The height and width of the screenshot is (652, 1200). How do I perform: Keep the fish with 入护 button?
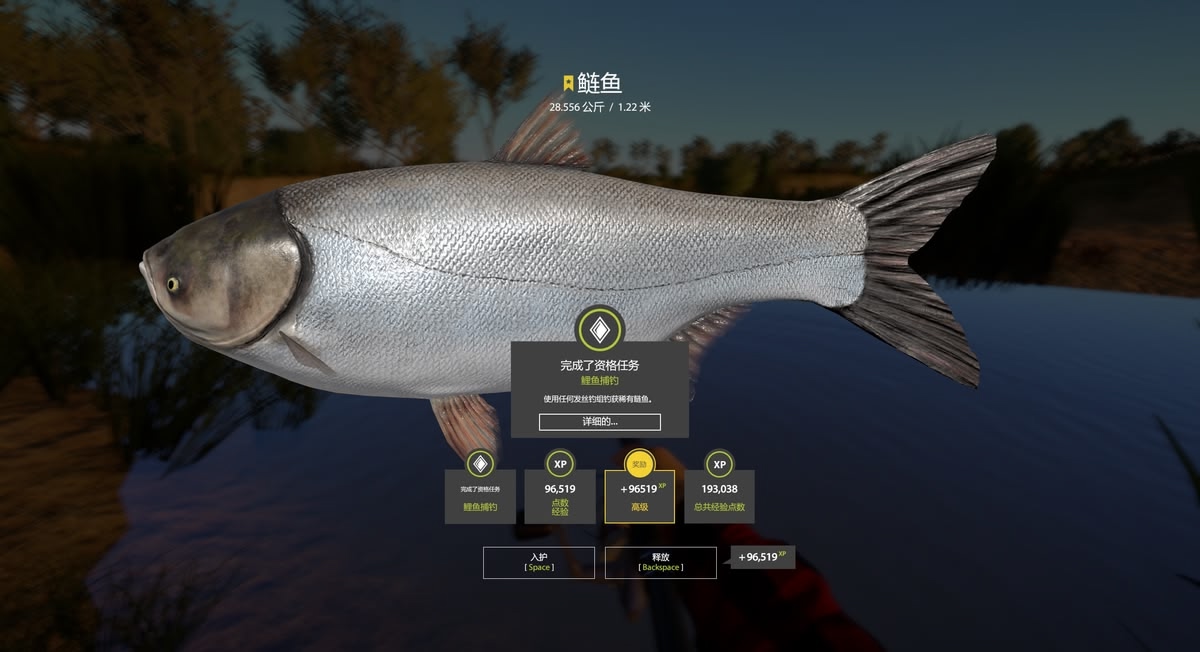(538, 562)
